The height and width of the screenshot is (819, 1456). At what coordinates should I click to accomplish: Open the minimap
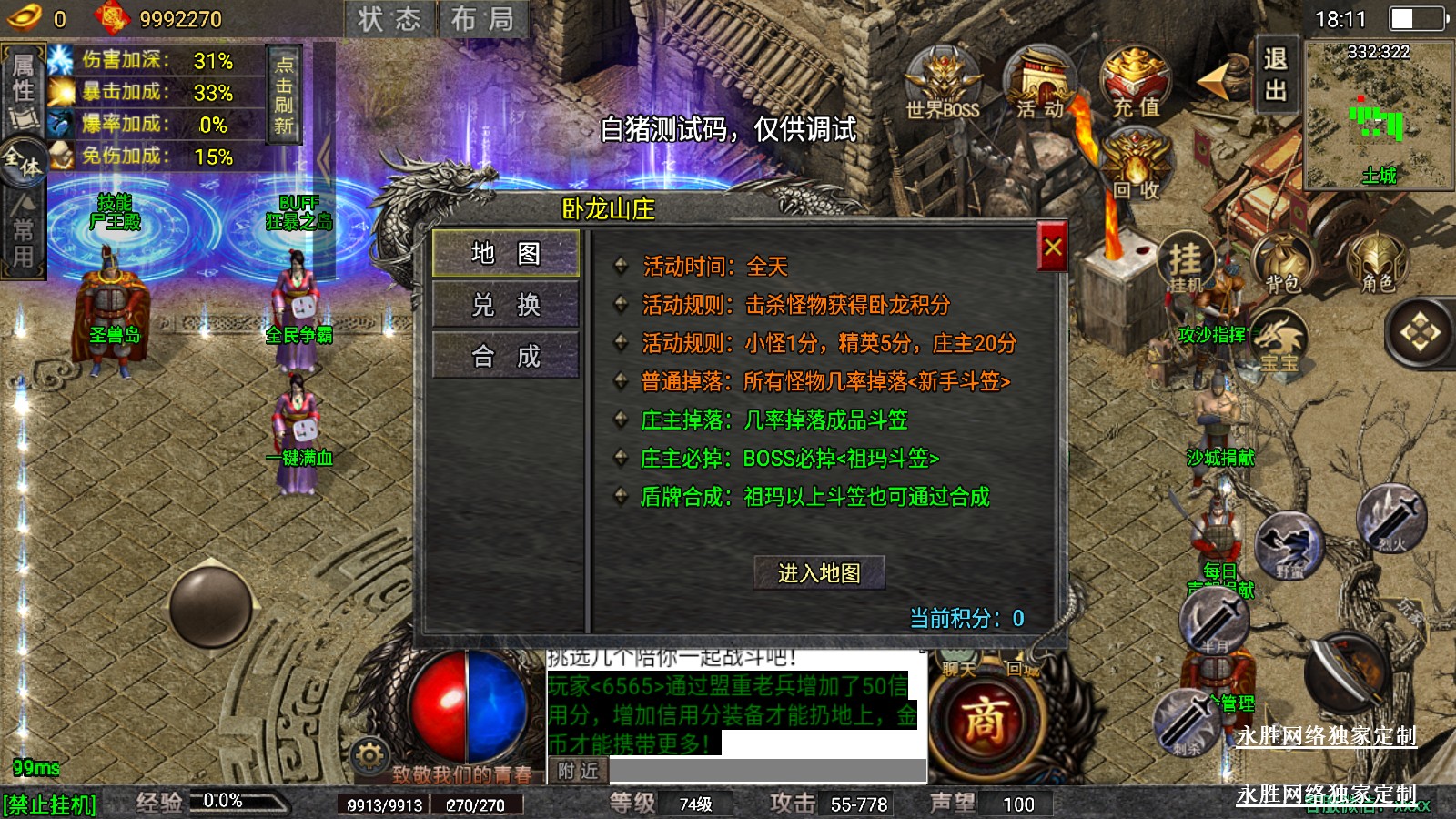[1378, 114]
